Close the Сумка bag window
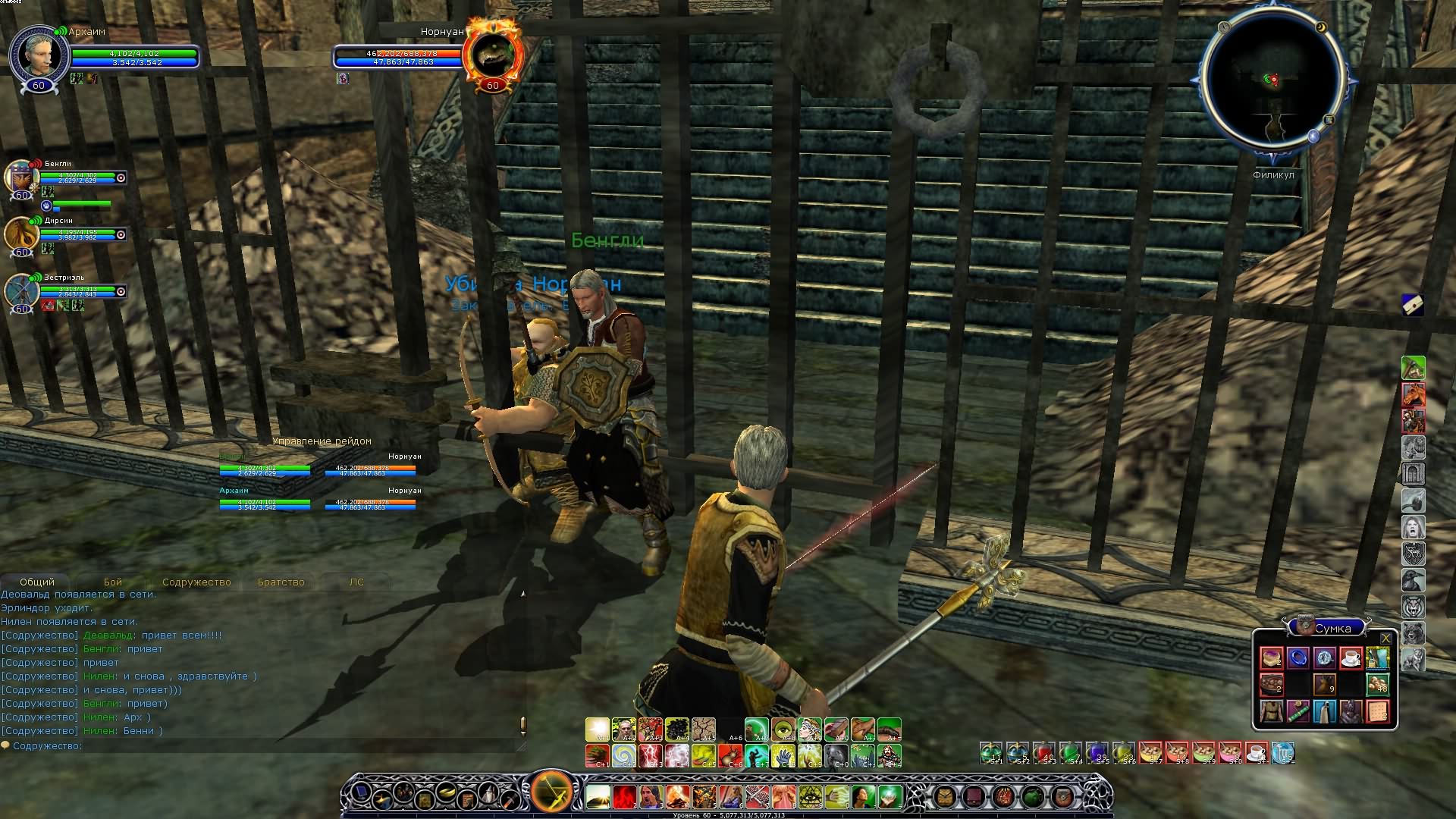Screen dimensions: 1456x819 1386,638
